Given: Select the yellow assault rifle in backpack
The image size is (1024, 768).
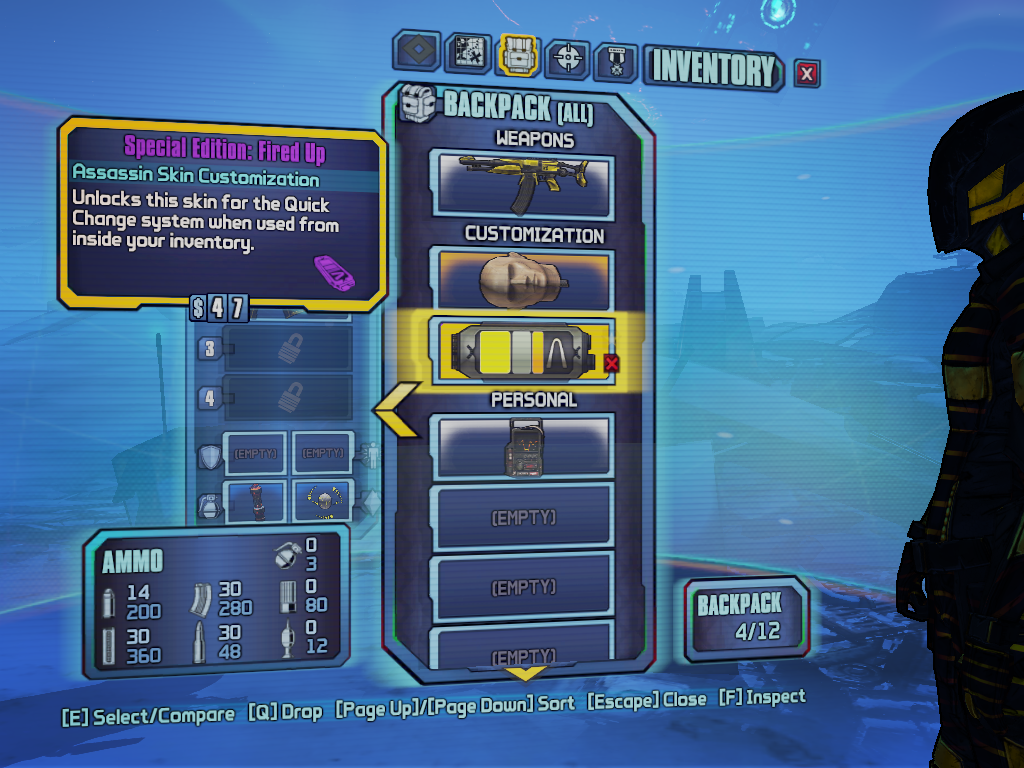Looking at the screenshot, I should point(520,185).
